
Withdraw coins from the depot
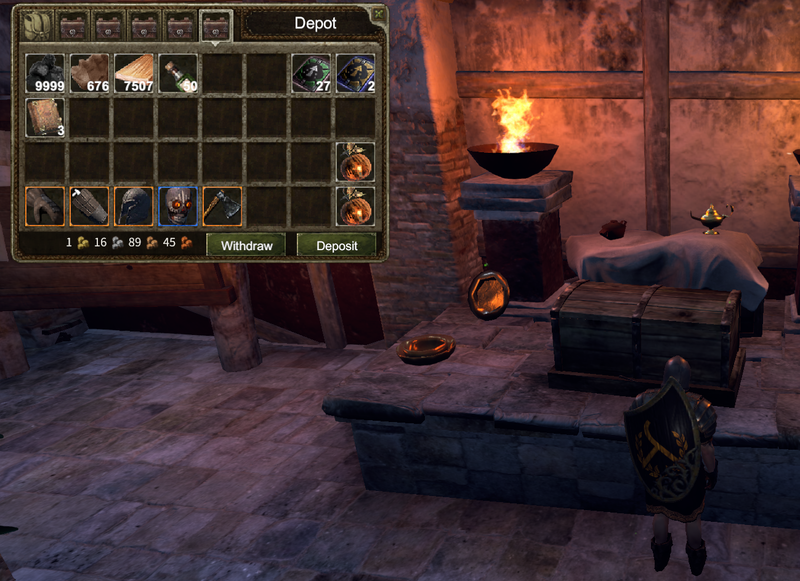point(246,245)
